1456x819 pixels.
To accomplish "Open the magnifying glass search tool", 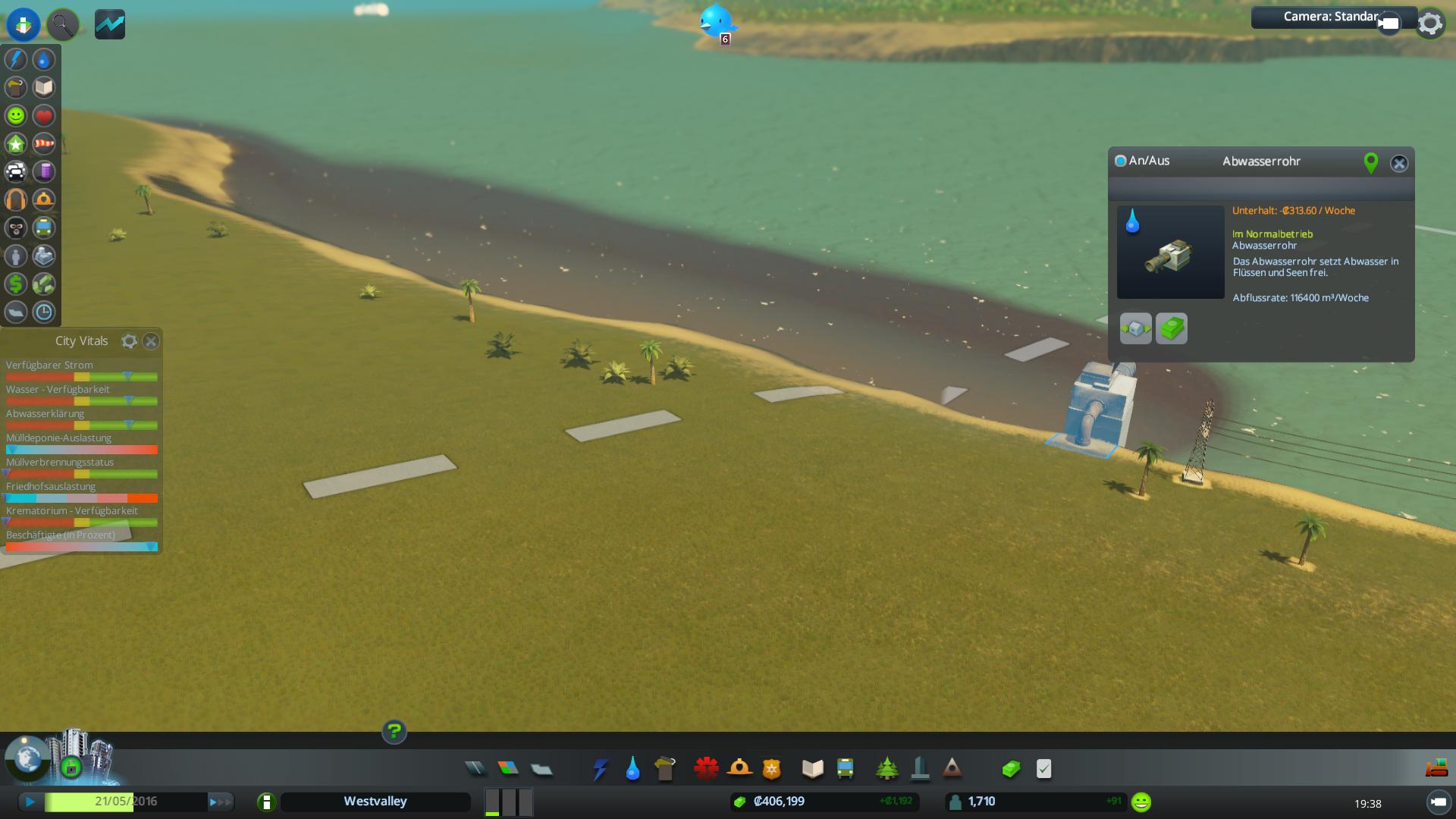I will coord(62,25).
